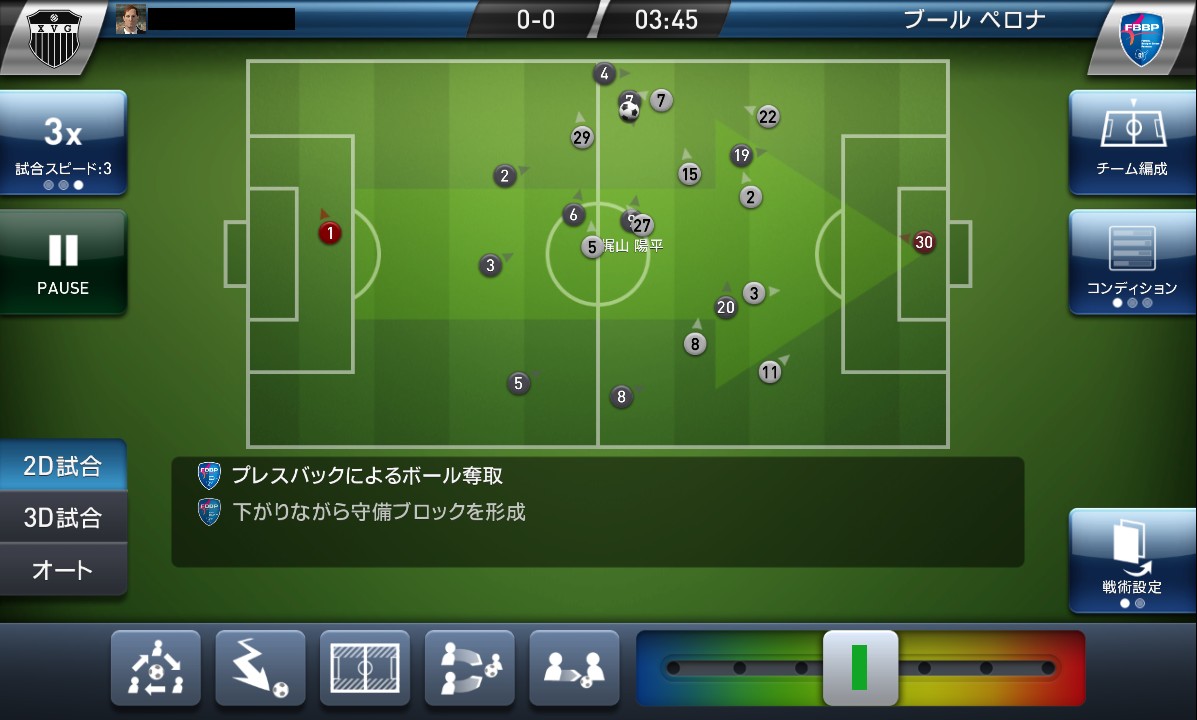The image size is (1197, 720).
Task: Open the チーム編成 team formation screen
Action: 1131,141
